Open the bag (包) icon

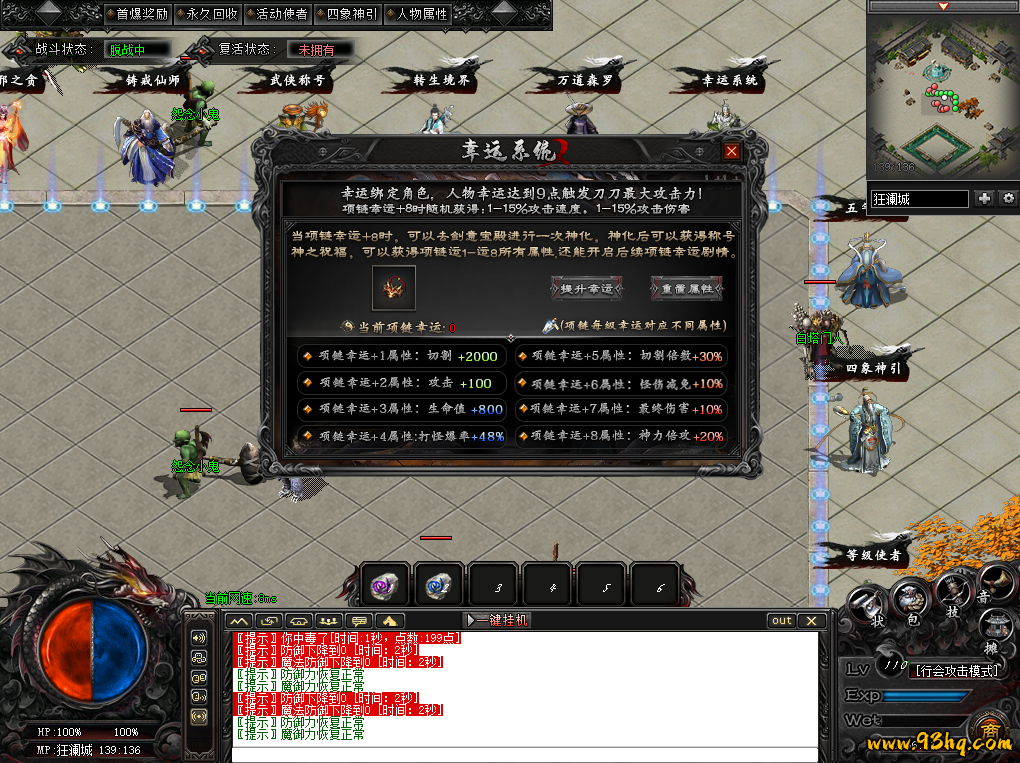click(911, 602)
